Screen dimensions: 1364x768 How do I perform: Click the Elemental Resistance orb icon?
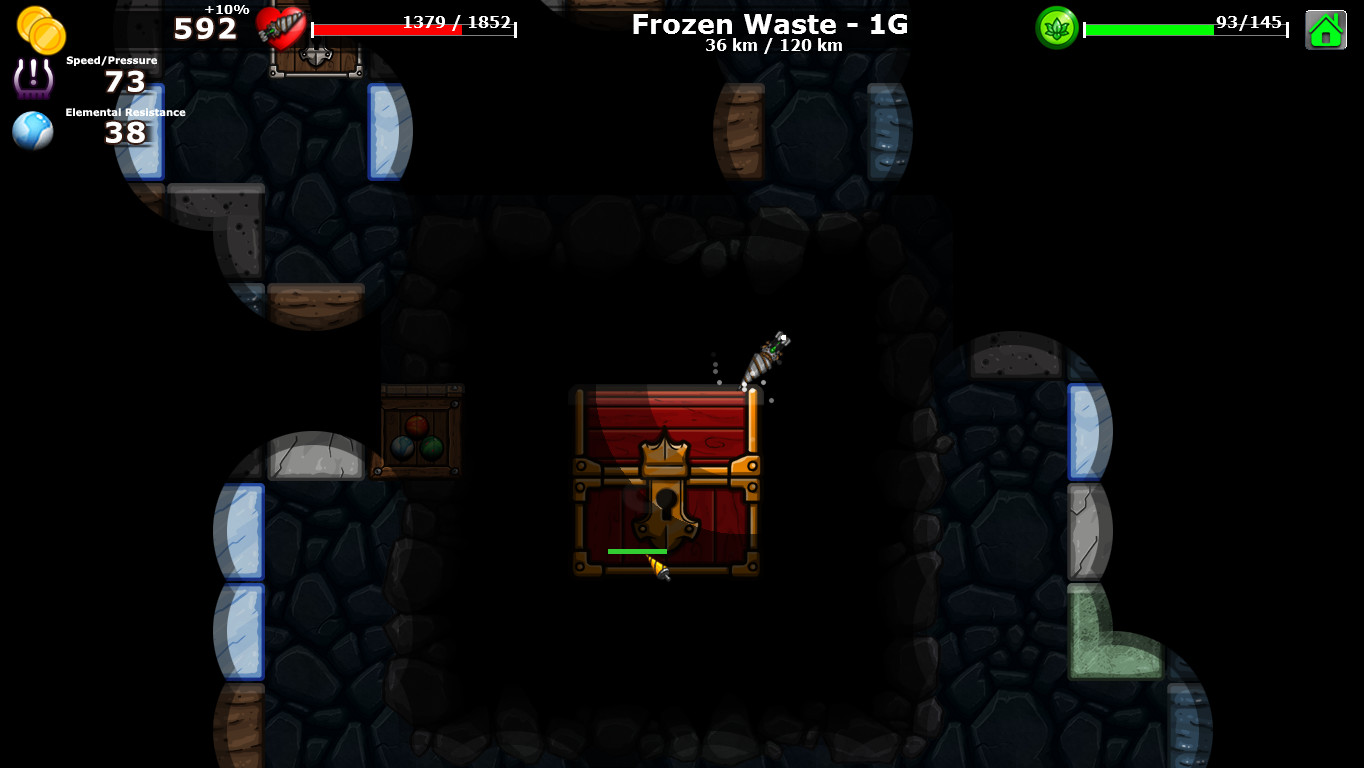pos(32,130)
